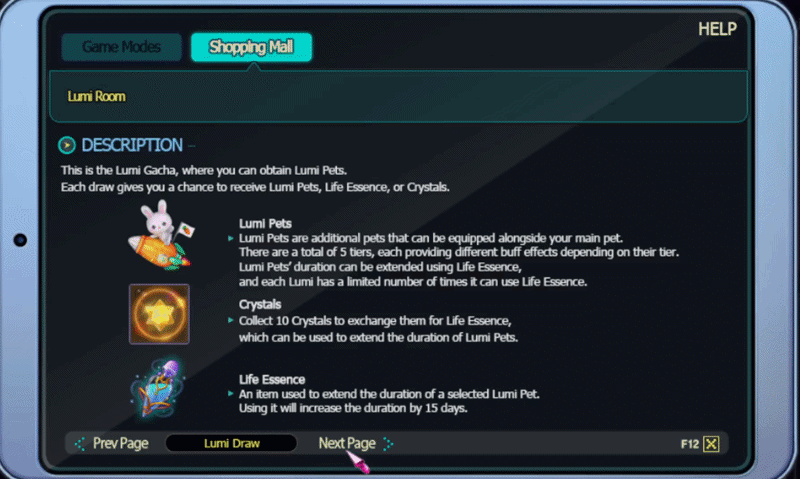Click the Lumi Draw page label
The height and width of the screenshot is (479, 800).
tap(231, 443)
